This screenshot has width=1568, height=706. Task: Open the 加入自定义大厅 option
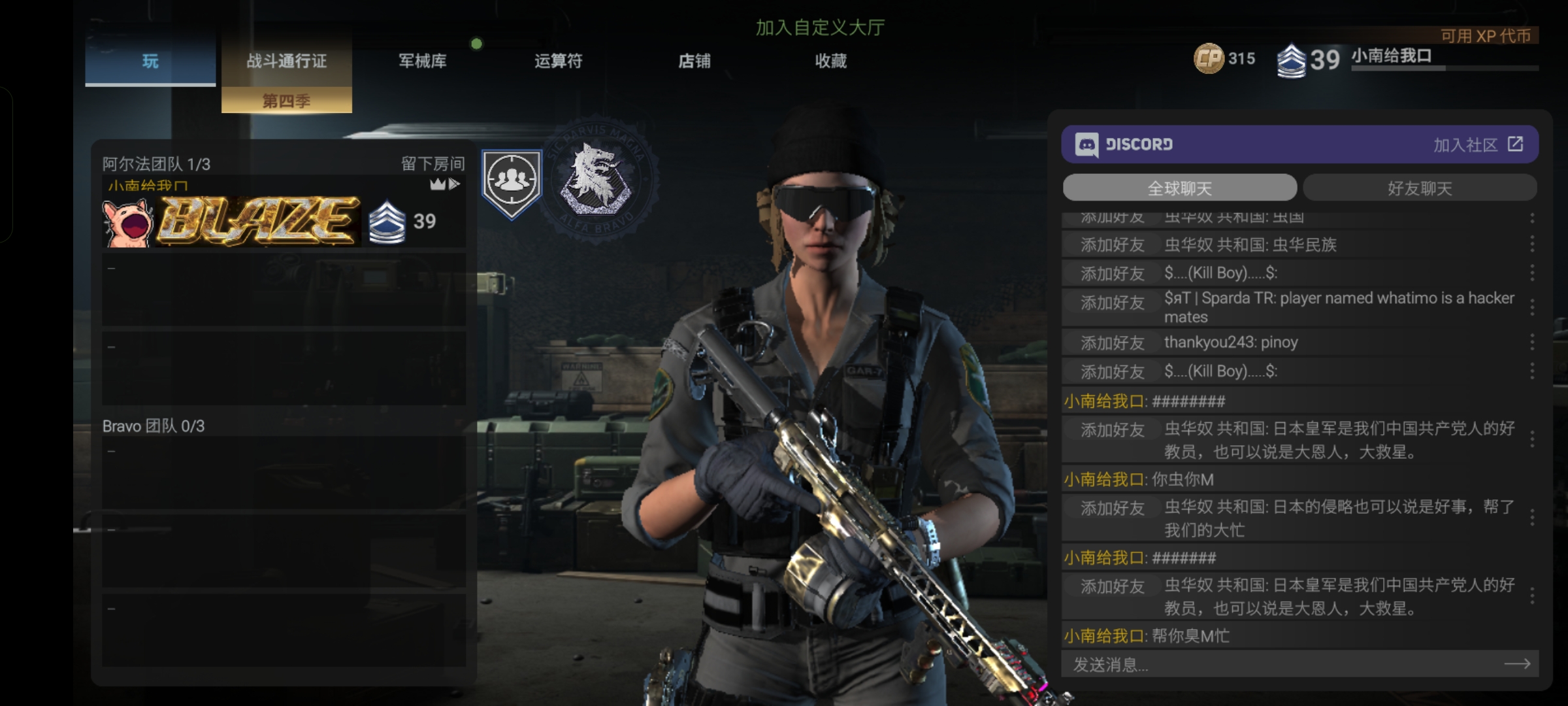[x=820, y=27]
